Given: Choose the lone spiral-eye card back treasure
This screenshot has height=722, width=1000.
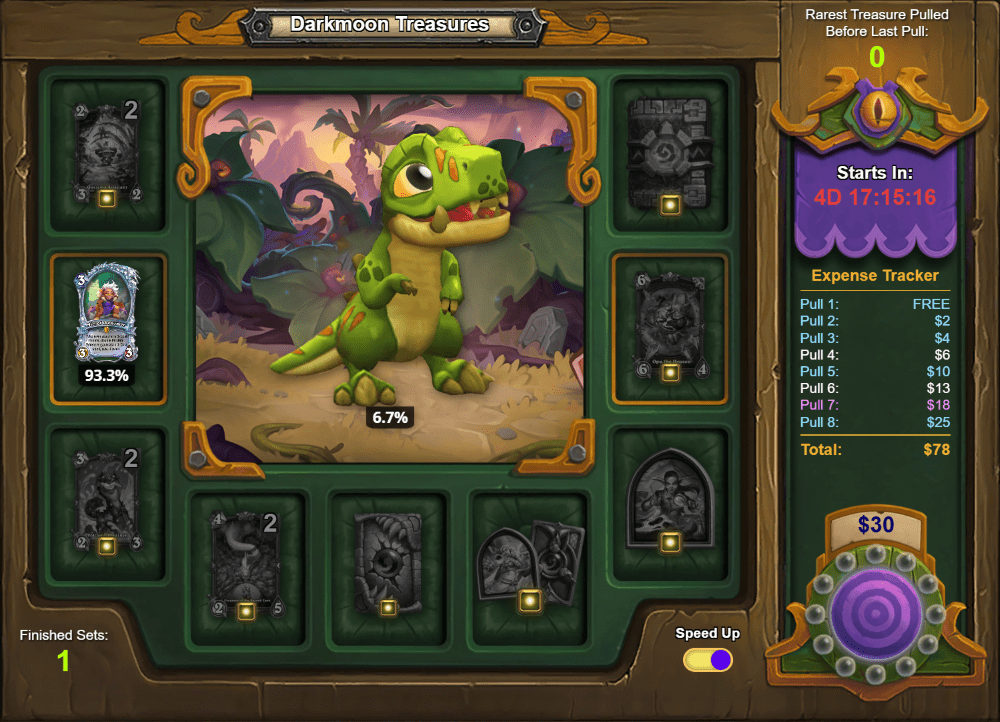Looking at the screenshot, I should pos(388,562).
